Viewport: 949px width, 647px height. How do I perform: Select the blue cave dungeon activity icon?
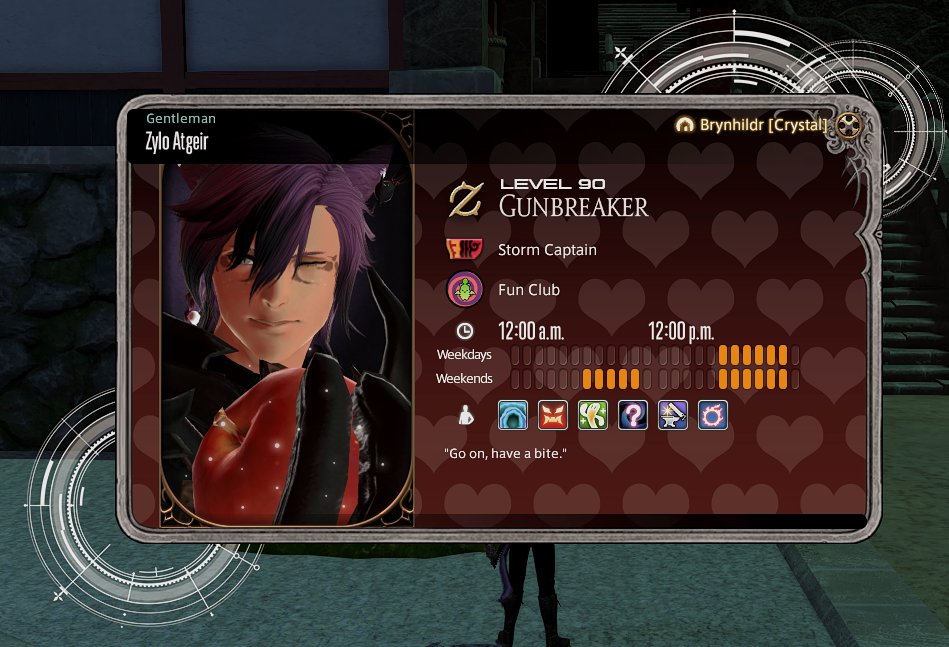pos(513,415)
